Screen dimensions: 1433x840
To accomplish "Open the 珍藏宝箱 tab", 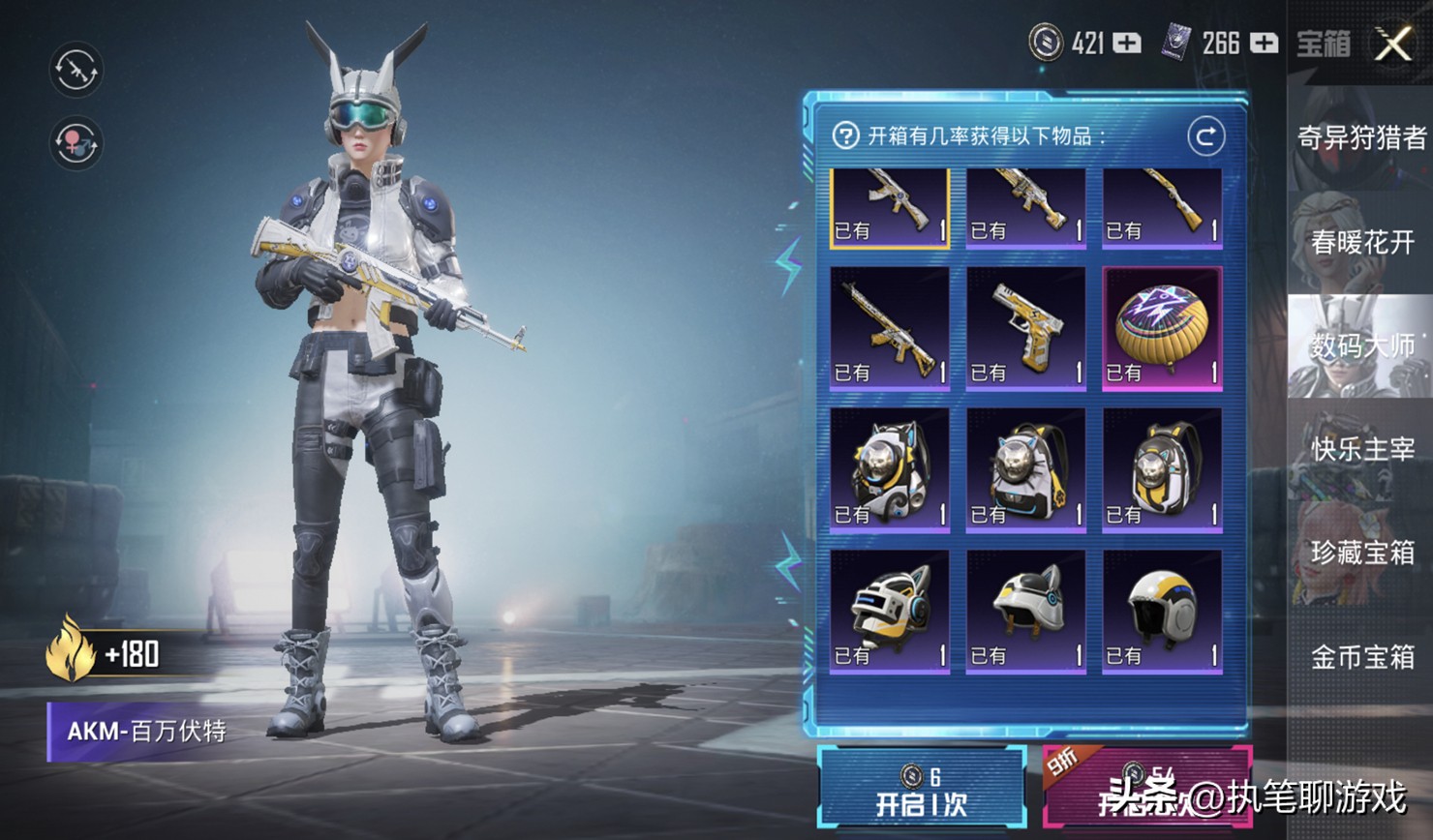I will 1360,553.
